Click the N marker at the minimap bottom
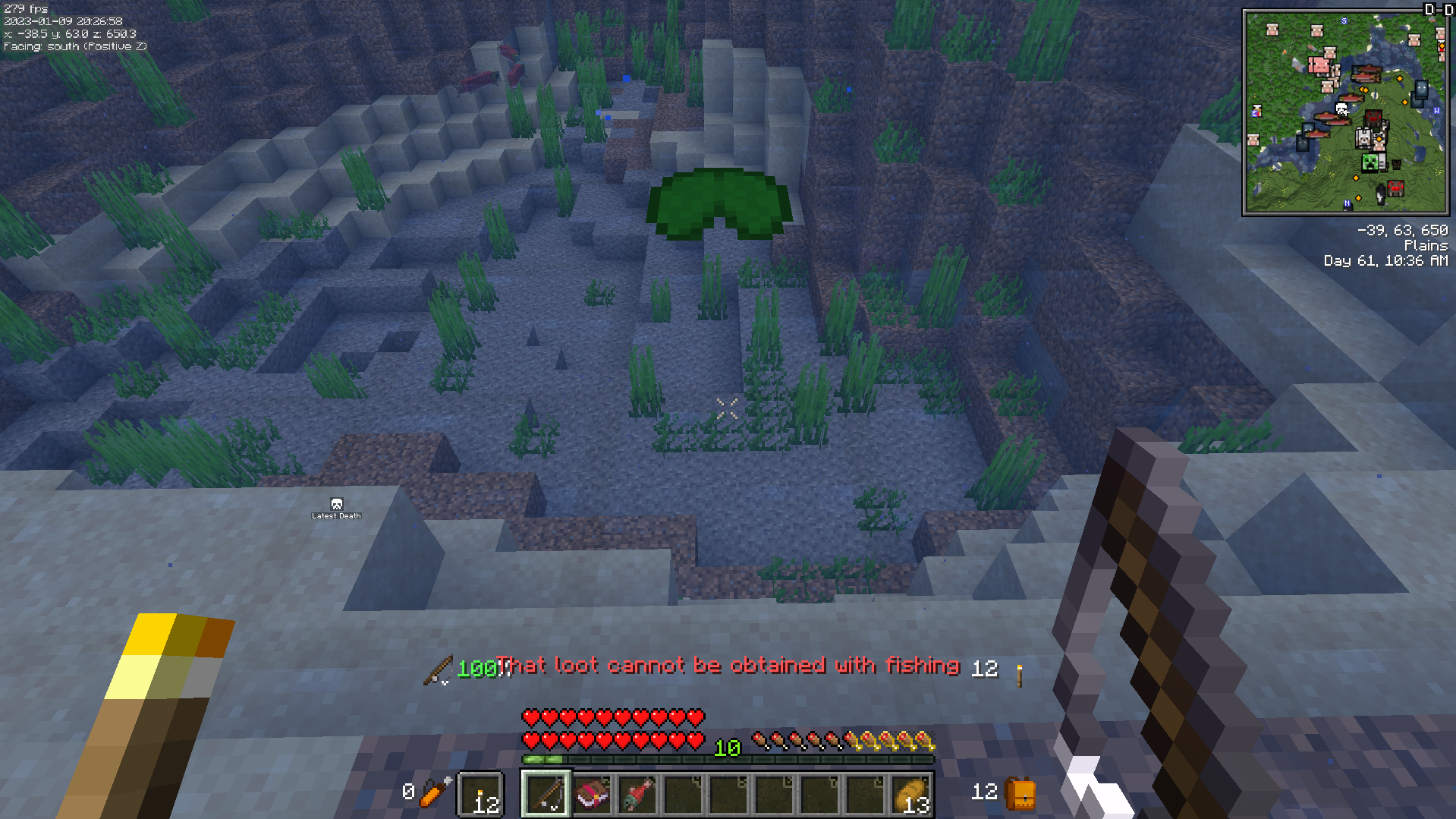The image size is (1456, 819). (1348, 203)
